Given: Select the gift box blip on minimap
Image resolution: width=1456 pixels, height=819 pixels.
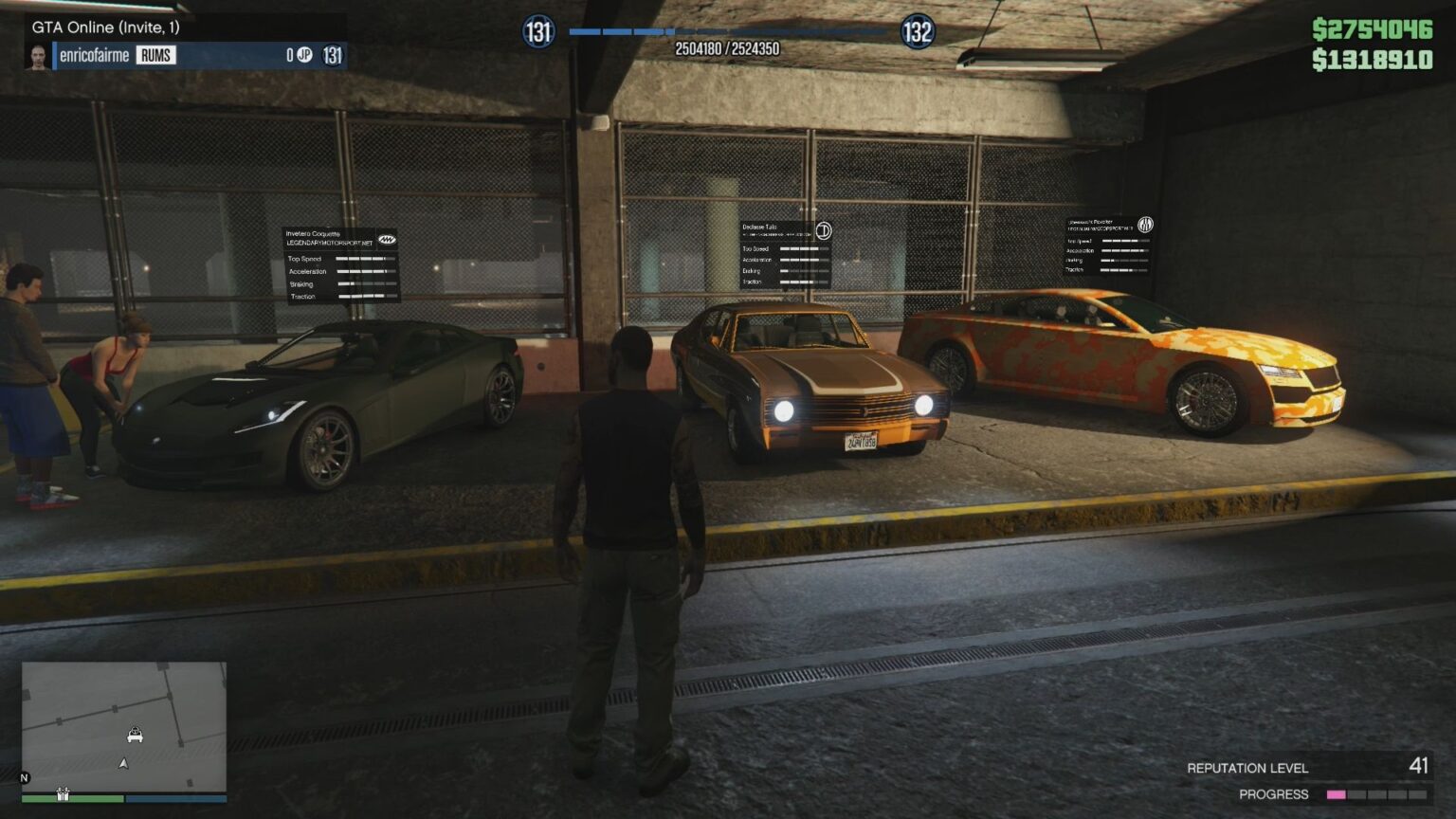Looking at the screenshot, I should click(63, 794).
